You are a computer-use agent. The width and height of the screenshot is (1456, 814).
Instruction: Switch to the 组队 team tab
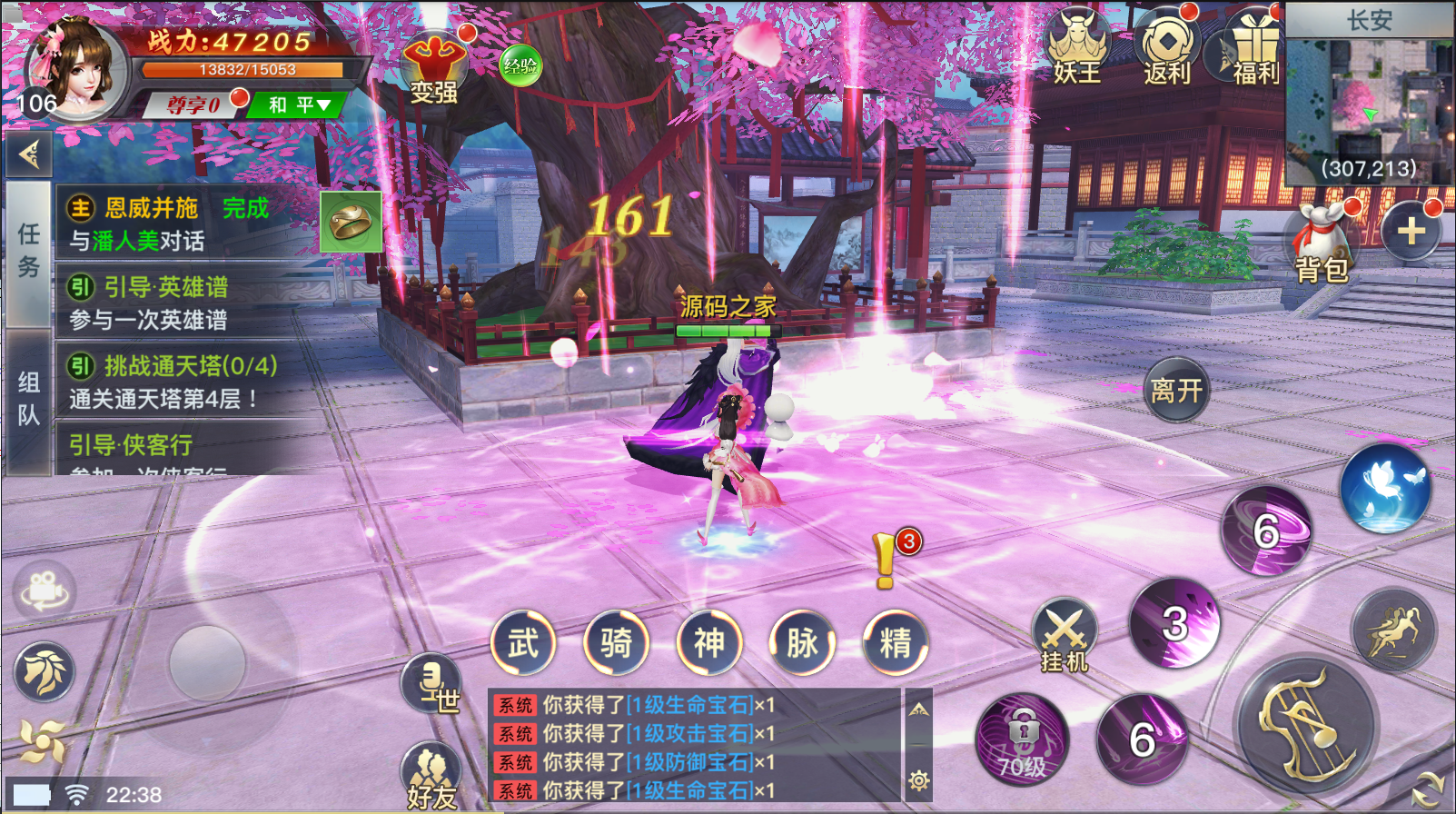click(x=28, y=399)
